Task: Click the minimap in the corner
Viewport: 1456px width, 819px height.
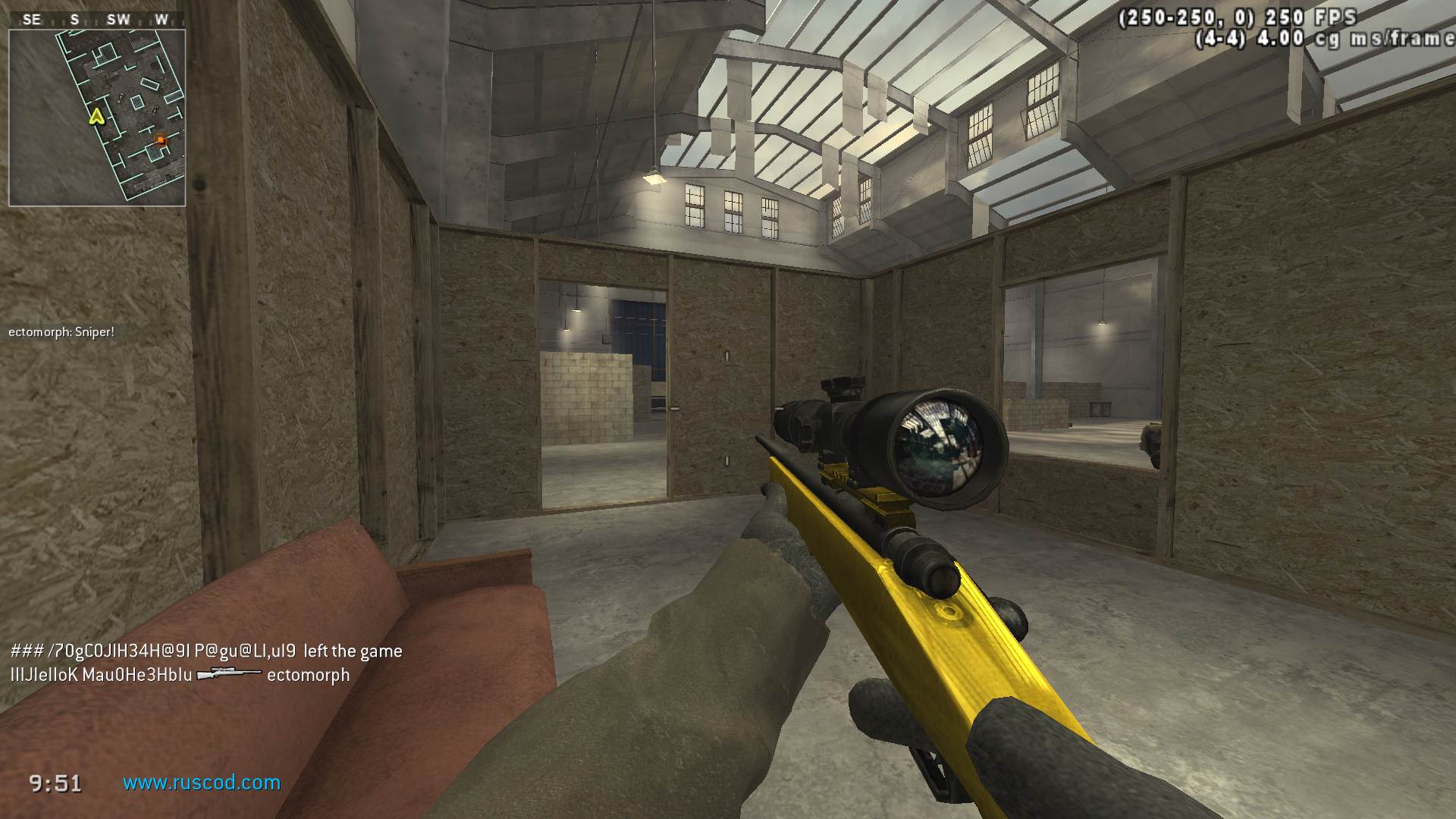Action: [x=97, y=118]
